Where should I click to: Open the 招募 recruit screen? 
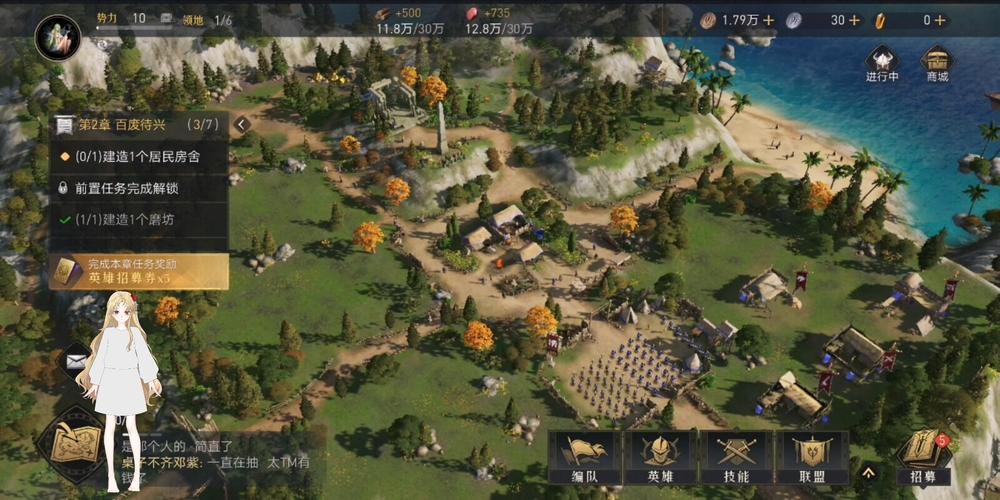point(923,457)
